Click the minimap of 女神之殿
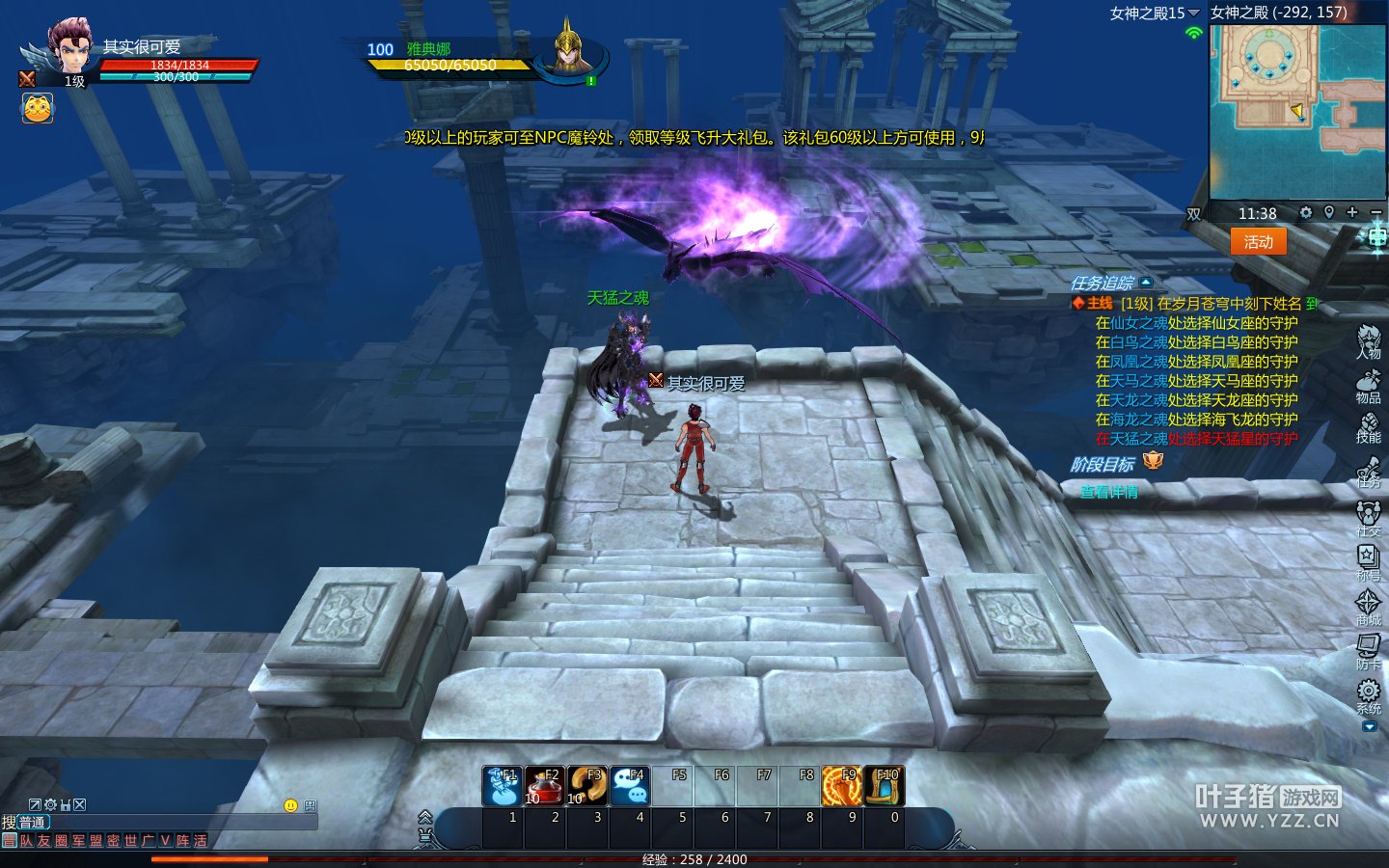 click(x=1296, y=111)
